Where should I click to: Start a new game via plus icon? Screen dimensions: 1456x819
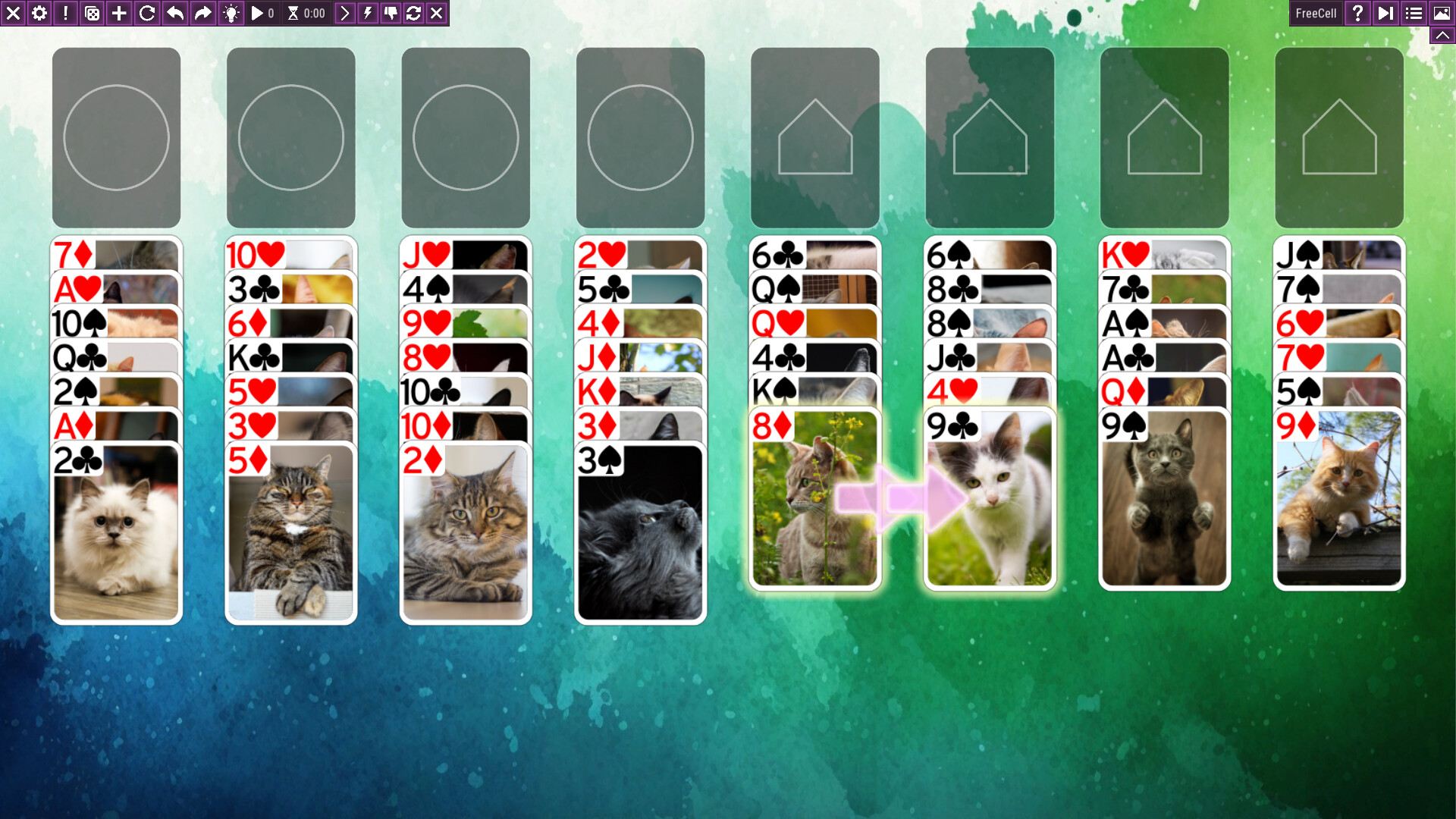(118, 13)
